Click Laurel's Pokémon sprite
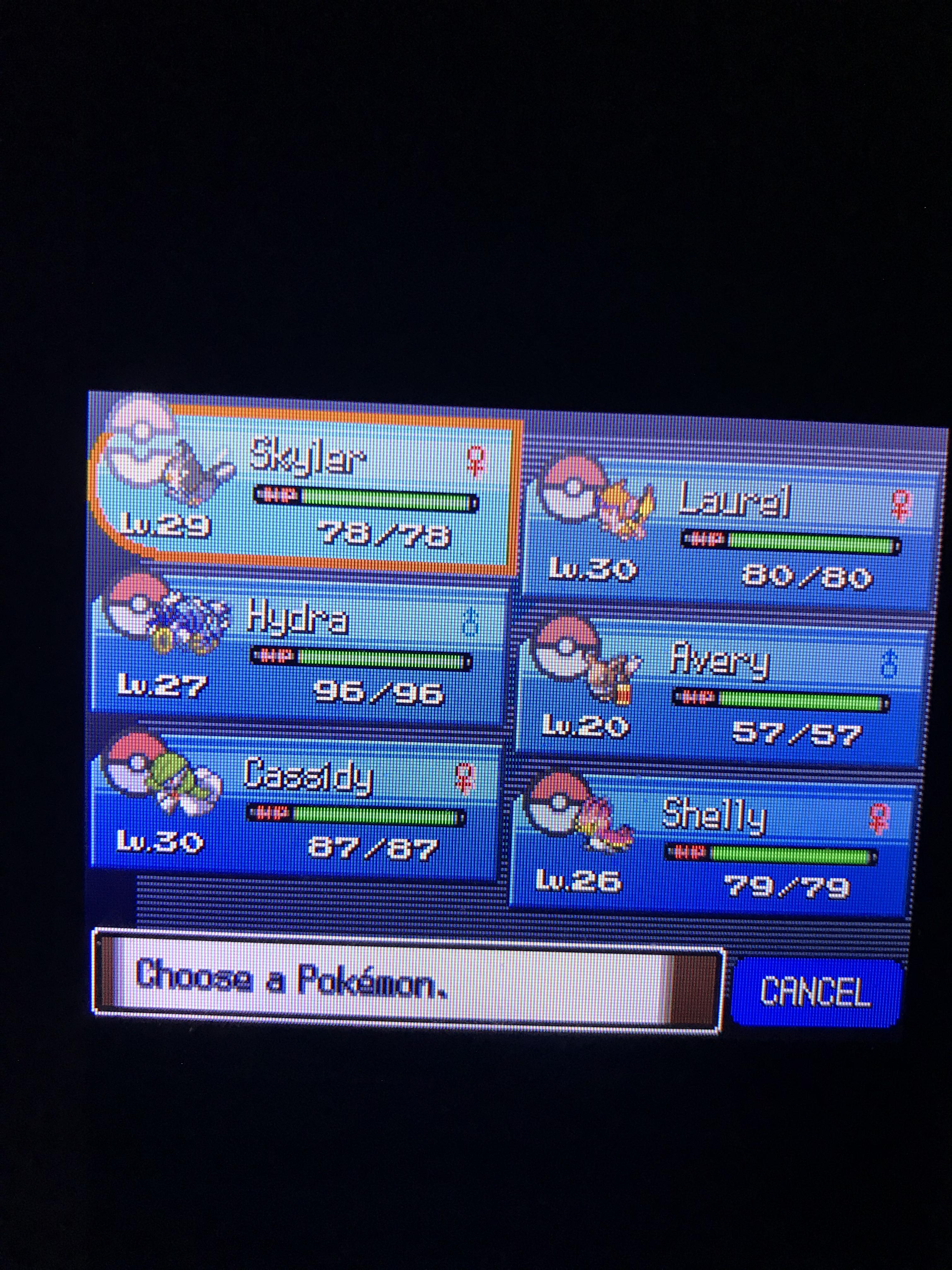Screen dimensions: 952x1270 (x=626, y=505)
